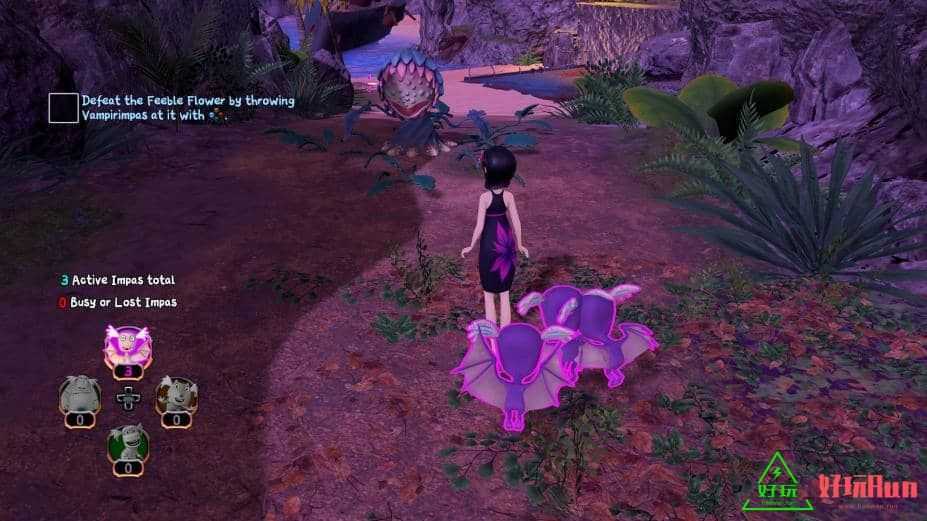Select the pink Vampirimpa icon

coord(127,346)
